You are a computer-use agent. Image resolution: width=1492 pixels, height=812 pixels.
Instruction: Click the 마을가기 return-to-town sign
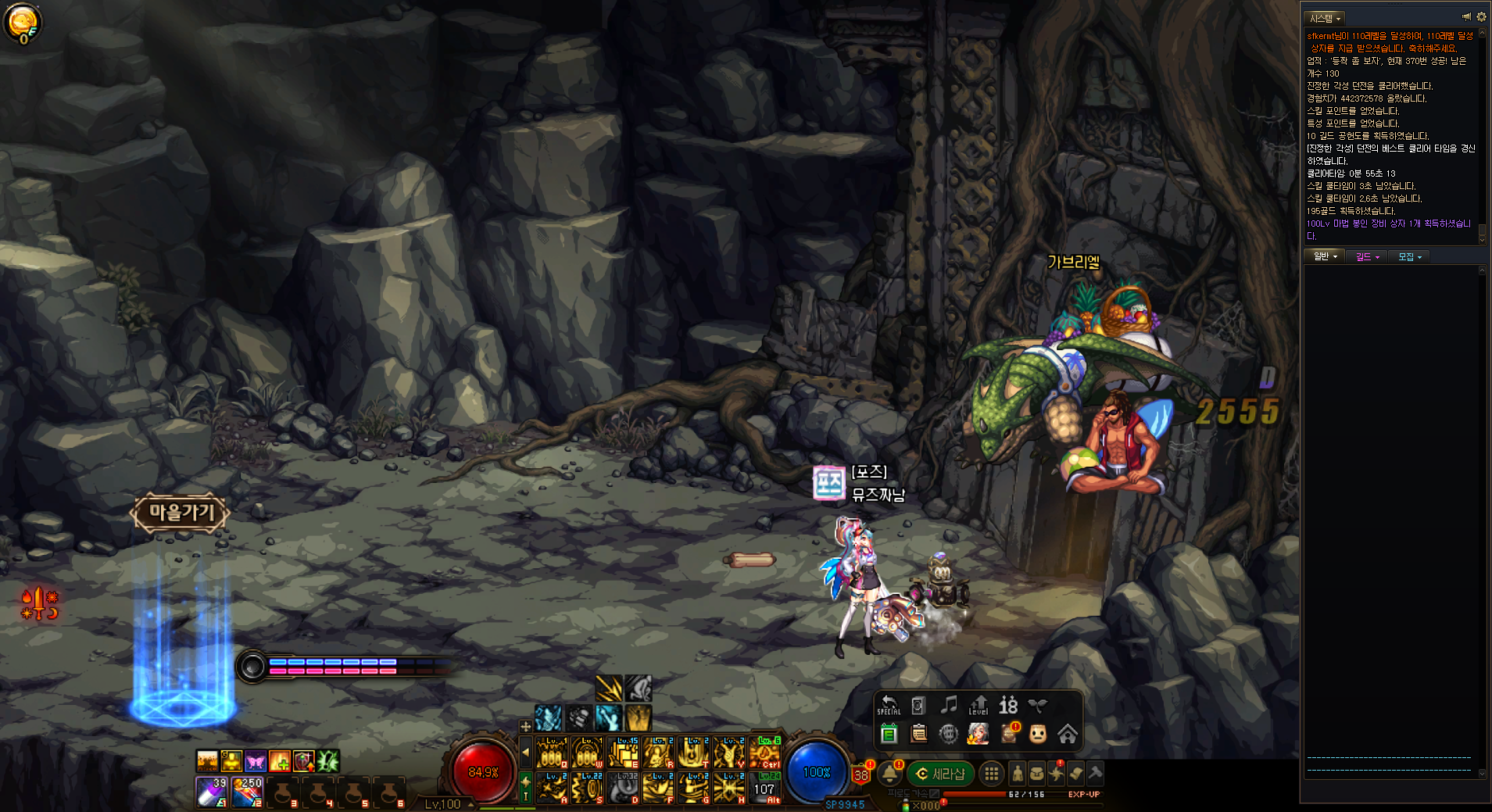point(181,513)
